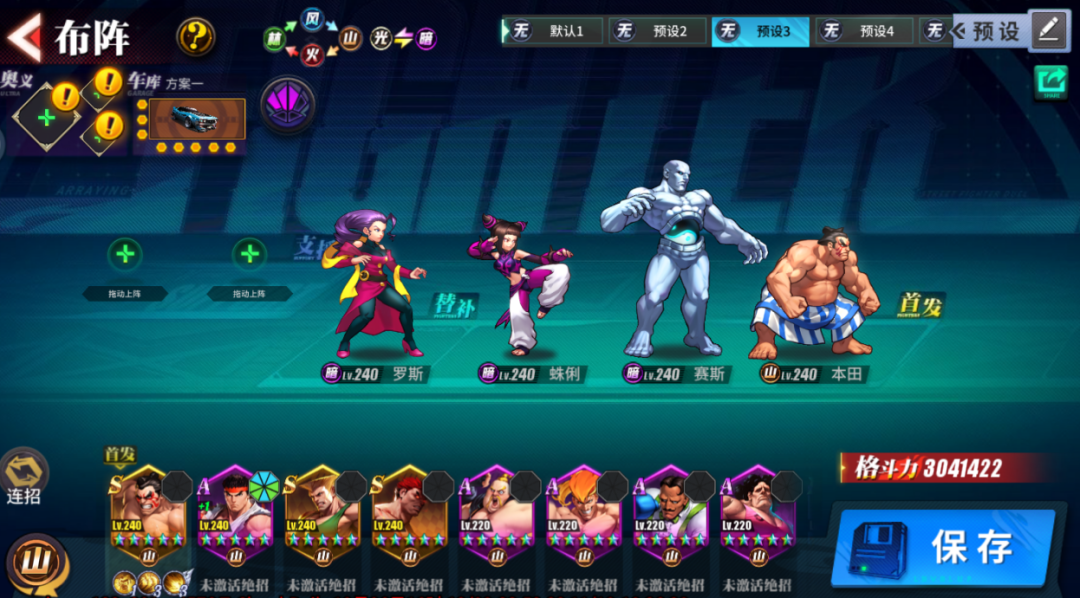Screen dimensions: 1080x598
Task: Select the 预设2 preset tab
Action: coord(658,31)
